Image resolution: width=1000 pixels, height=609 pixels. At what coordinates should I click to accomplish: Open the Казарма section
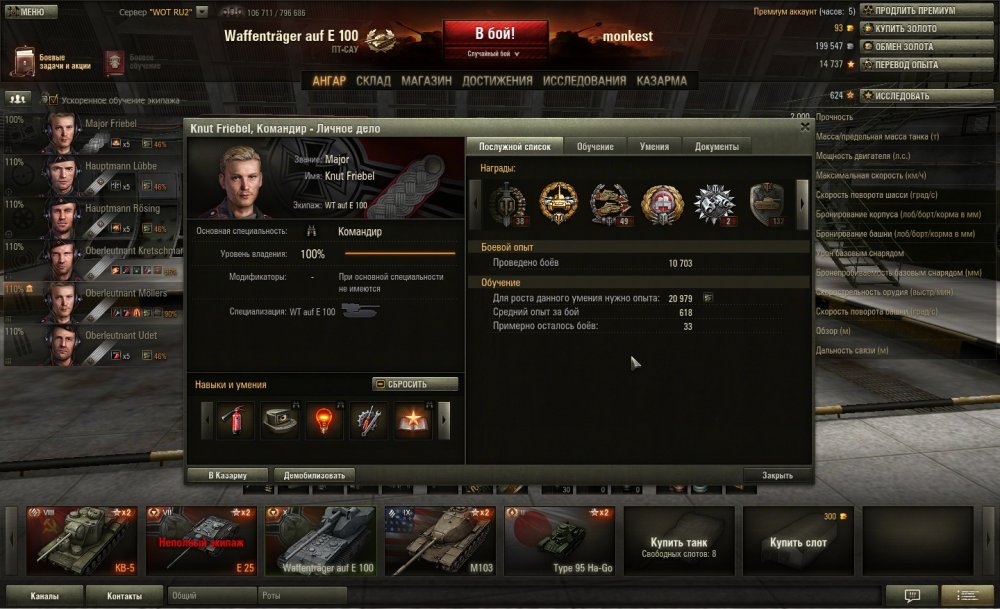(662, 81)
